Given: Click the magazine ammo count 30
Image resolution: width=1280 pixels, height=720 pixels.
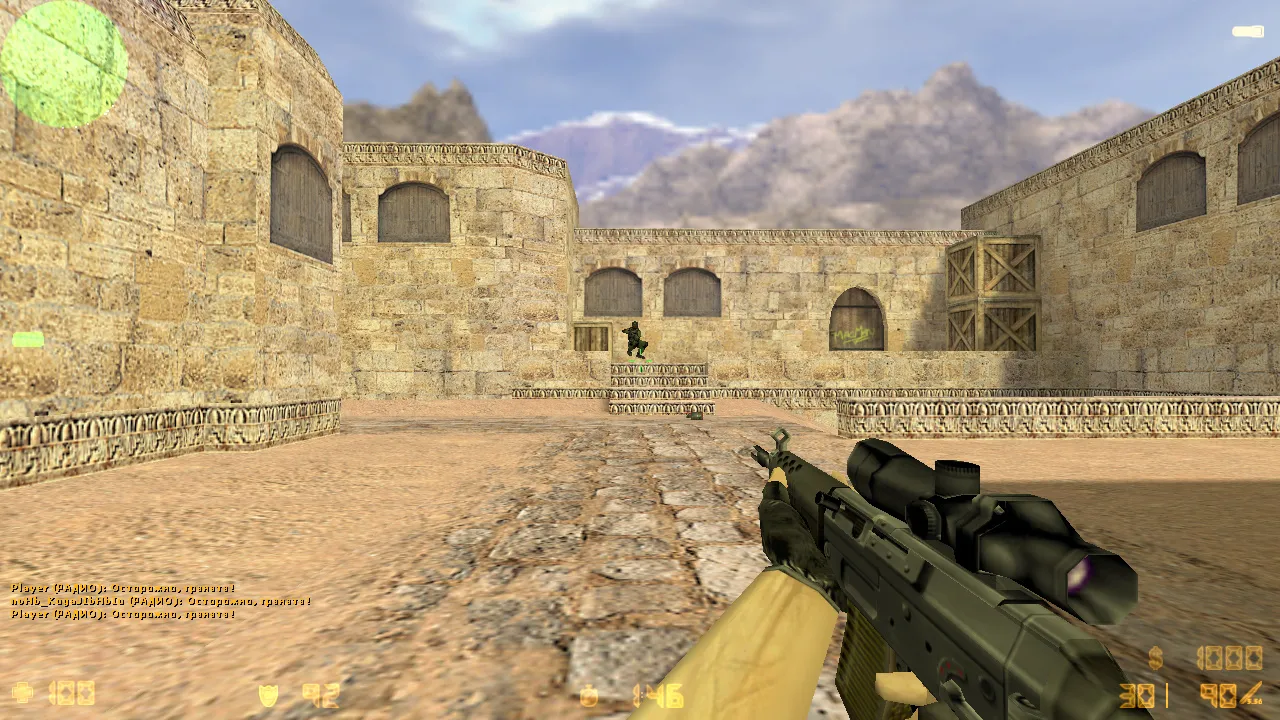Looking at the screenshot, I should [1138, 696].
